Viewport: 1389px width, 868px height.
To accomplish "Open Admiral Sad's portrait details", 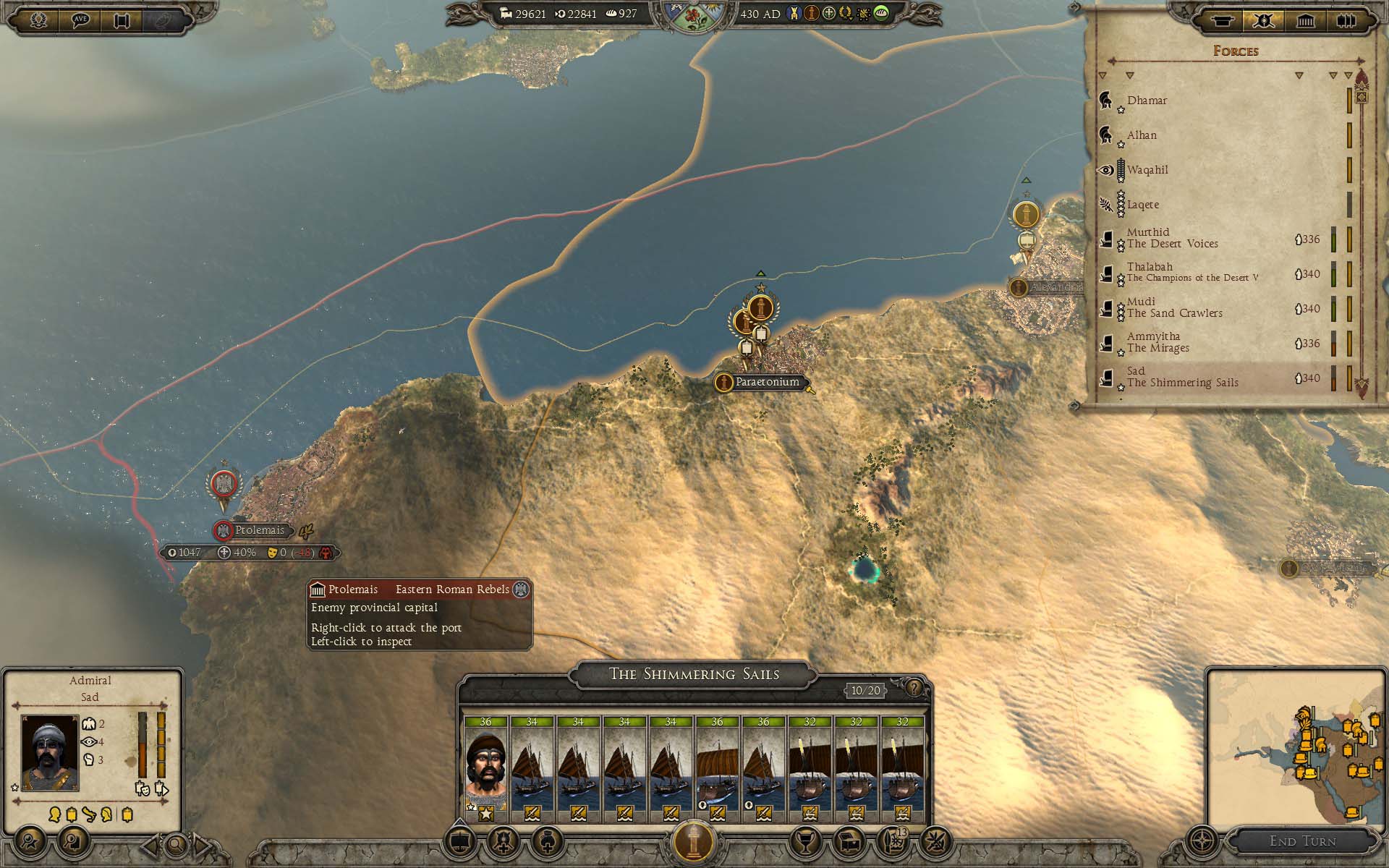I will pyautogui.click(x=50, y=752).
